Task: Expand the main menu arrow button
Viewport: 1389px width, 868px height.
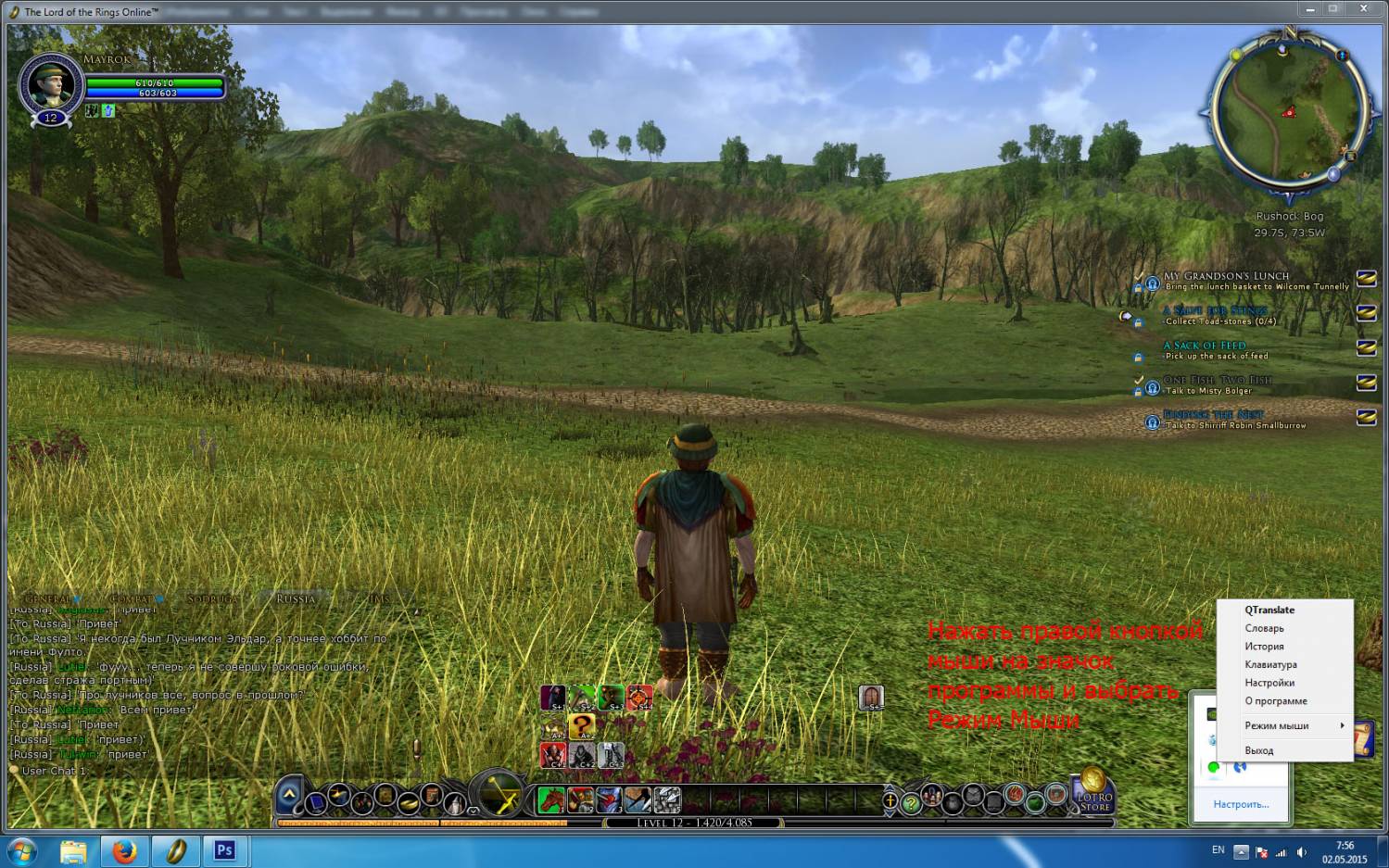Action: click(289, 794)
